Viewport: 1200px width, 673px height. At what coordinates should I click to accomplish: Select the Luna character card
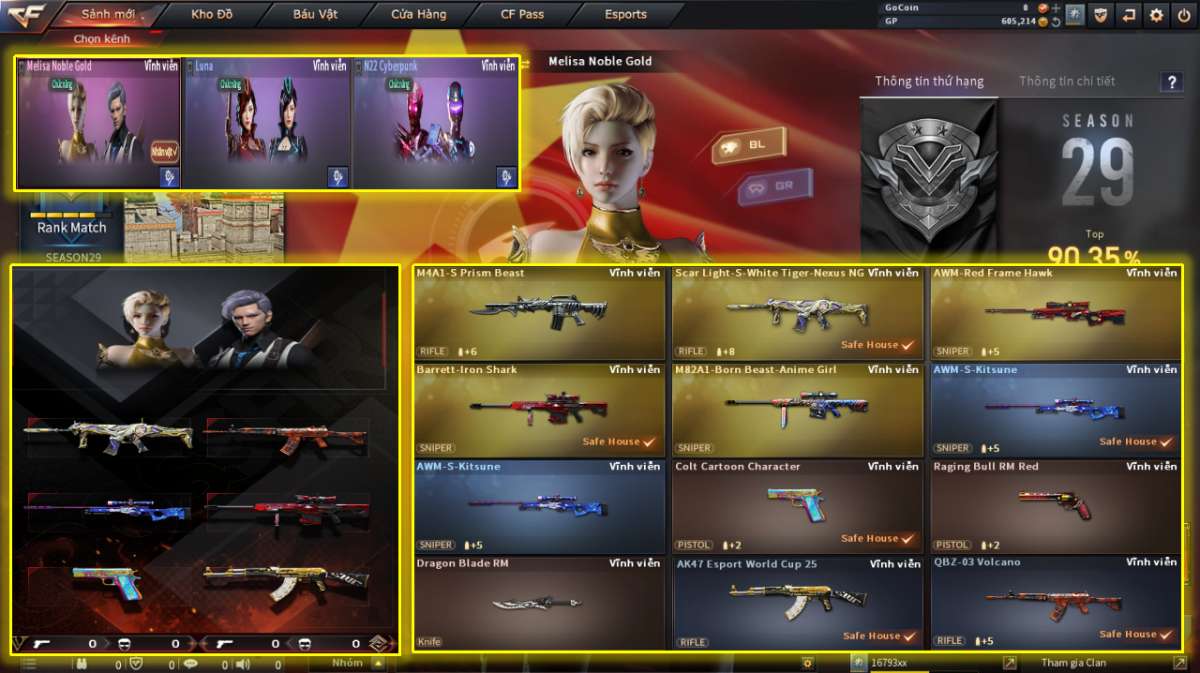(267, 123)
